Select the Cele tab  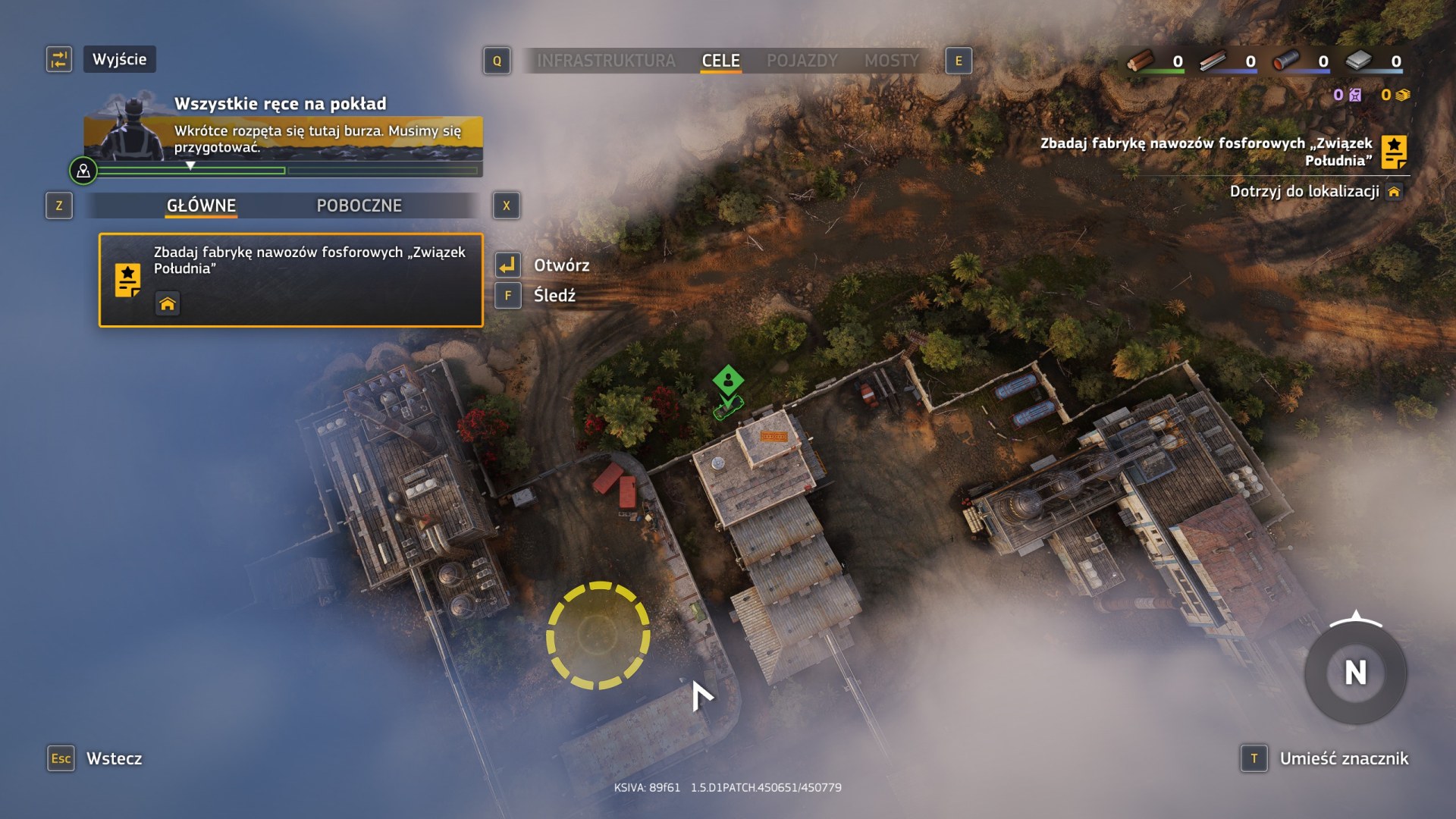click(720, 61)
